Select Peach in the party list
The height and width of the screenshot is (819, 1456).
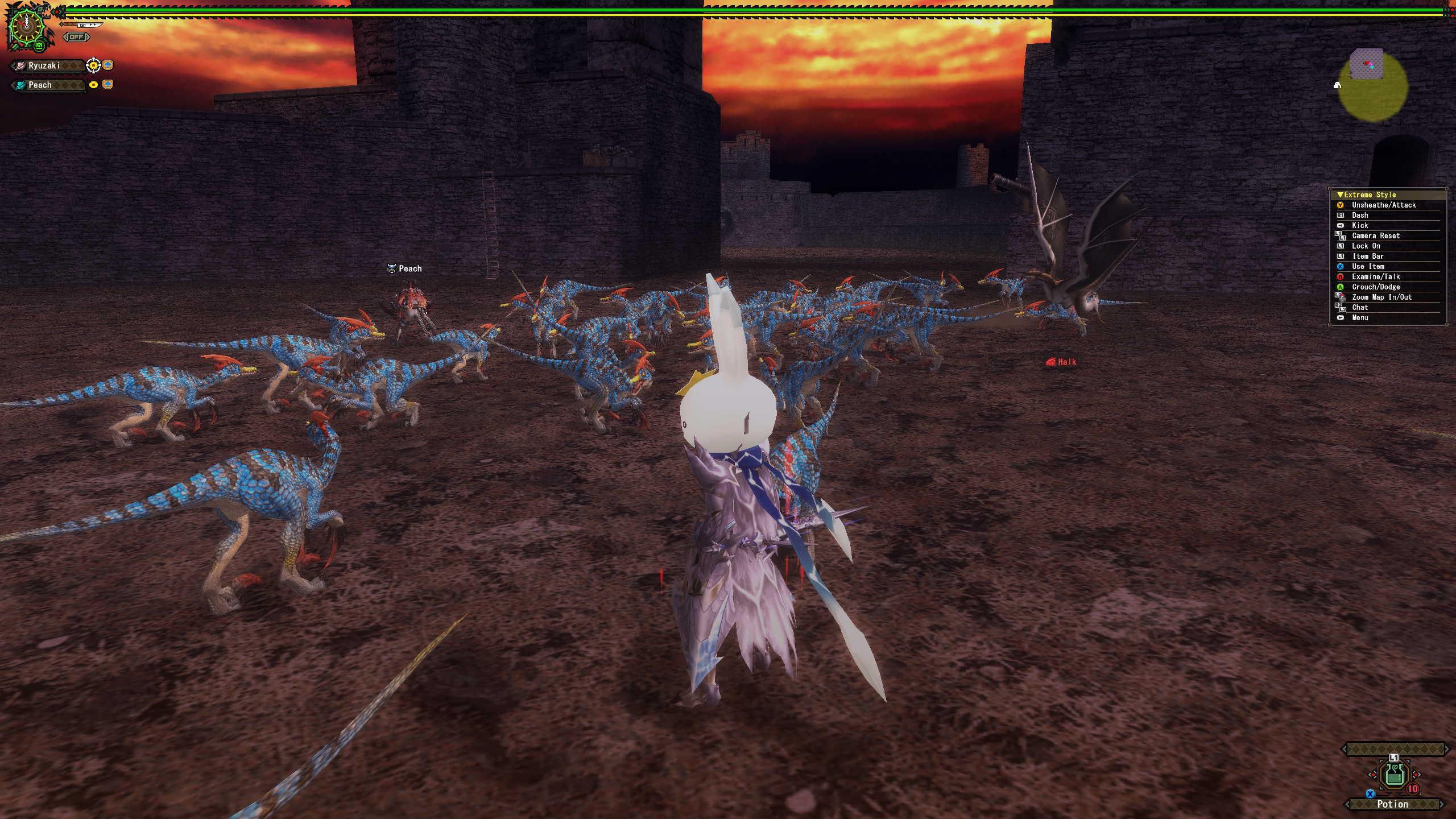tap(41, 85)
